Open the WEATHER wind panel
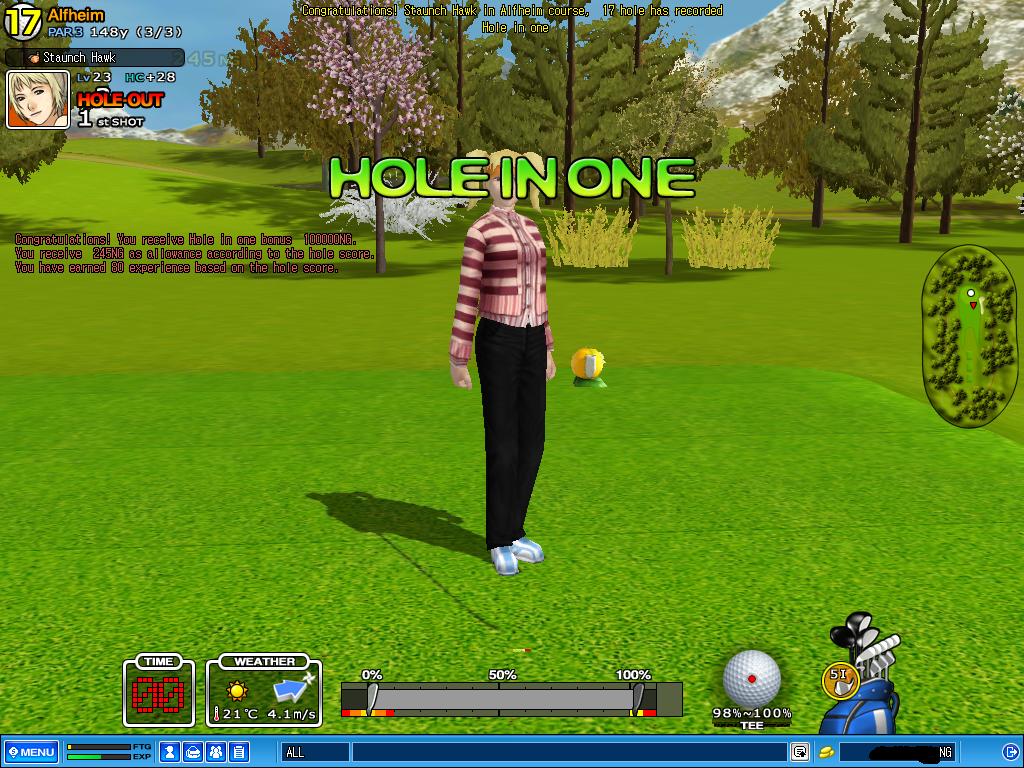This screenshot has width=1024, height=768. [265, 690]
